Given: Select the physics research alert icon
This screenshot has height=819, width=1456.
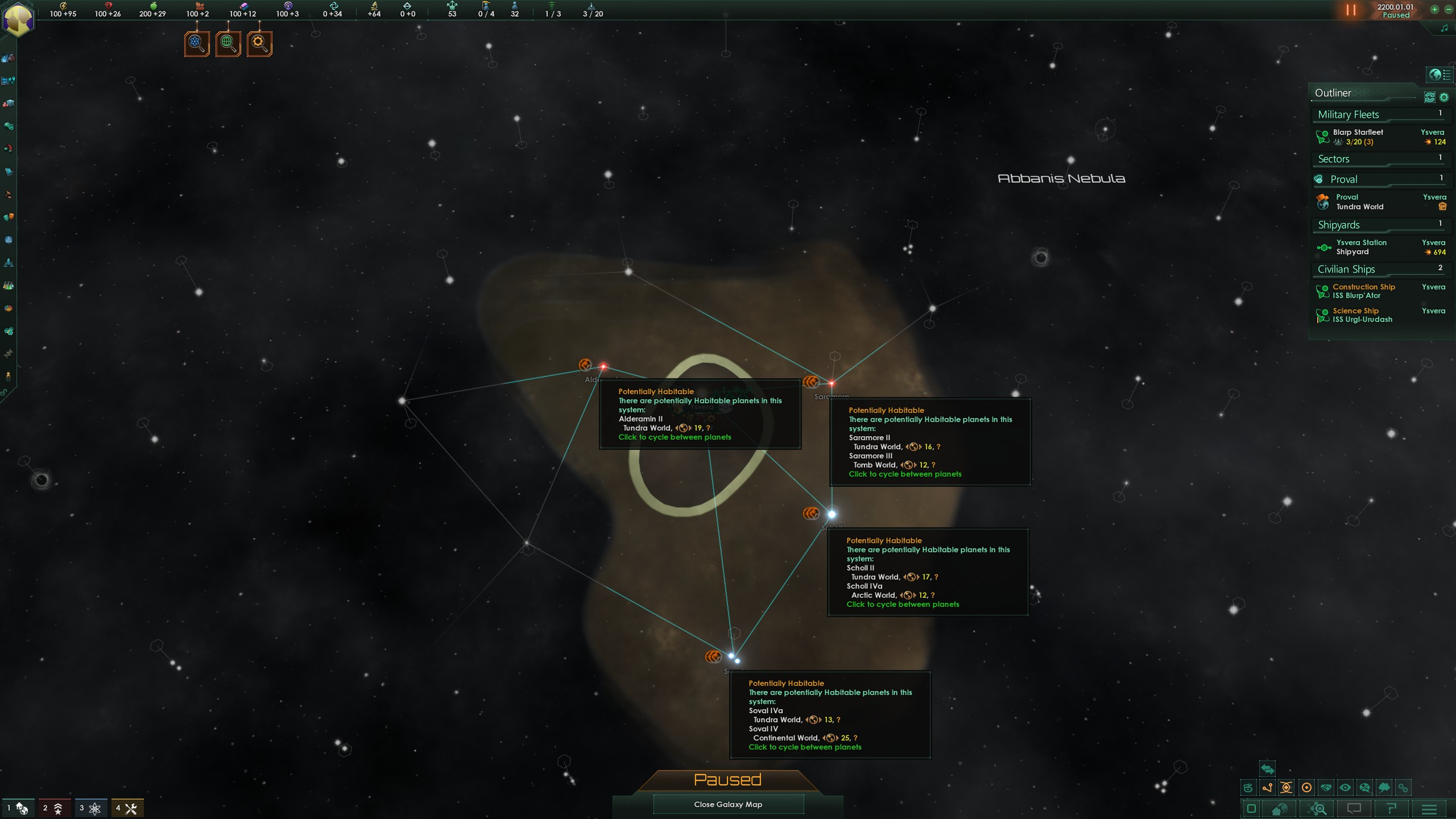Looking at the screenshot, I should [x=197, y=43].
